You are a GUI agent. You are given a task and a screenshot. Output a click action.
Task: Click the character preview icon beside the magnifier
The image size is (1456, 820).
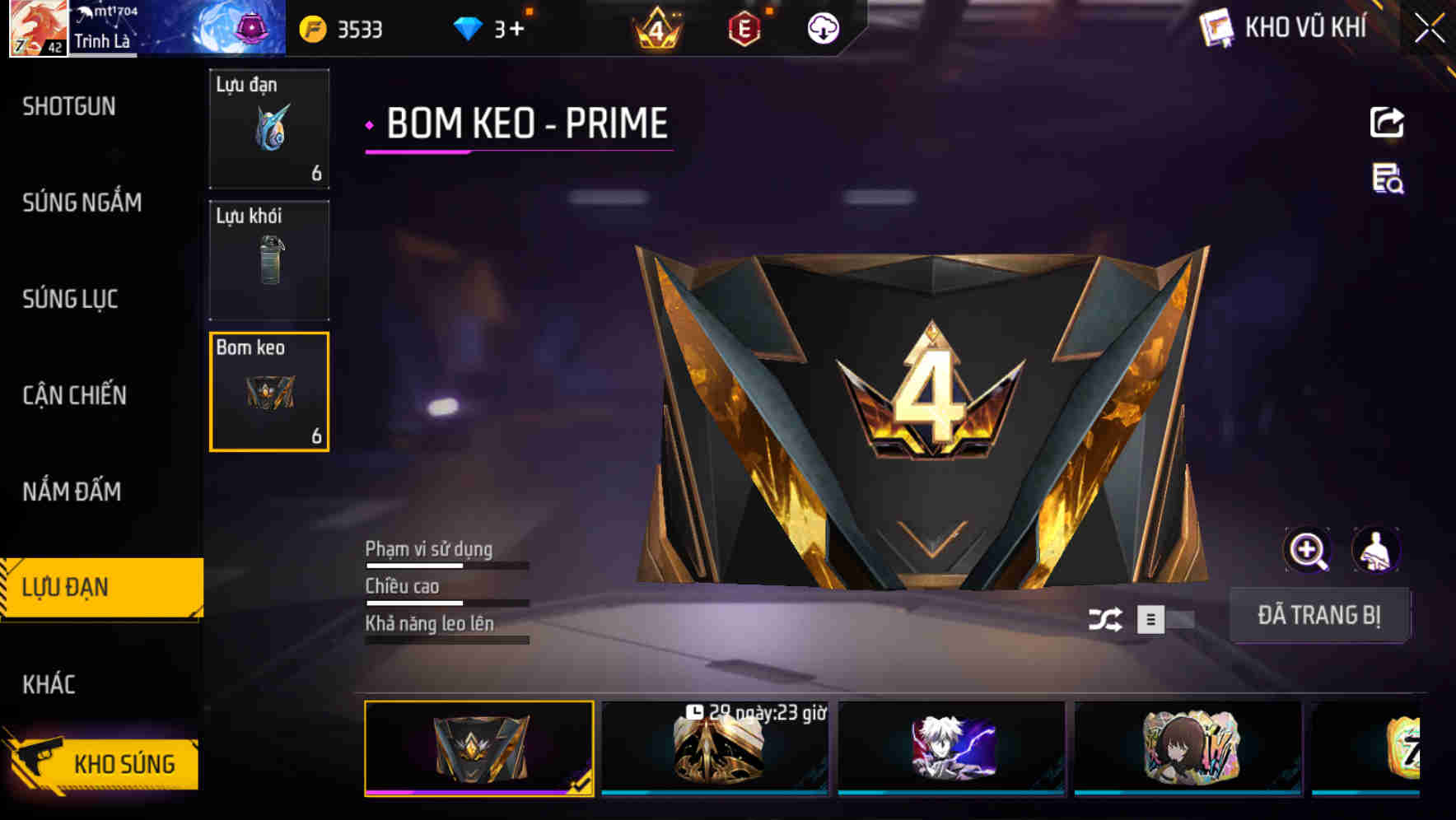[1374, 550]
